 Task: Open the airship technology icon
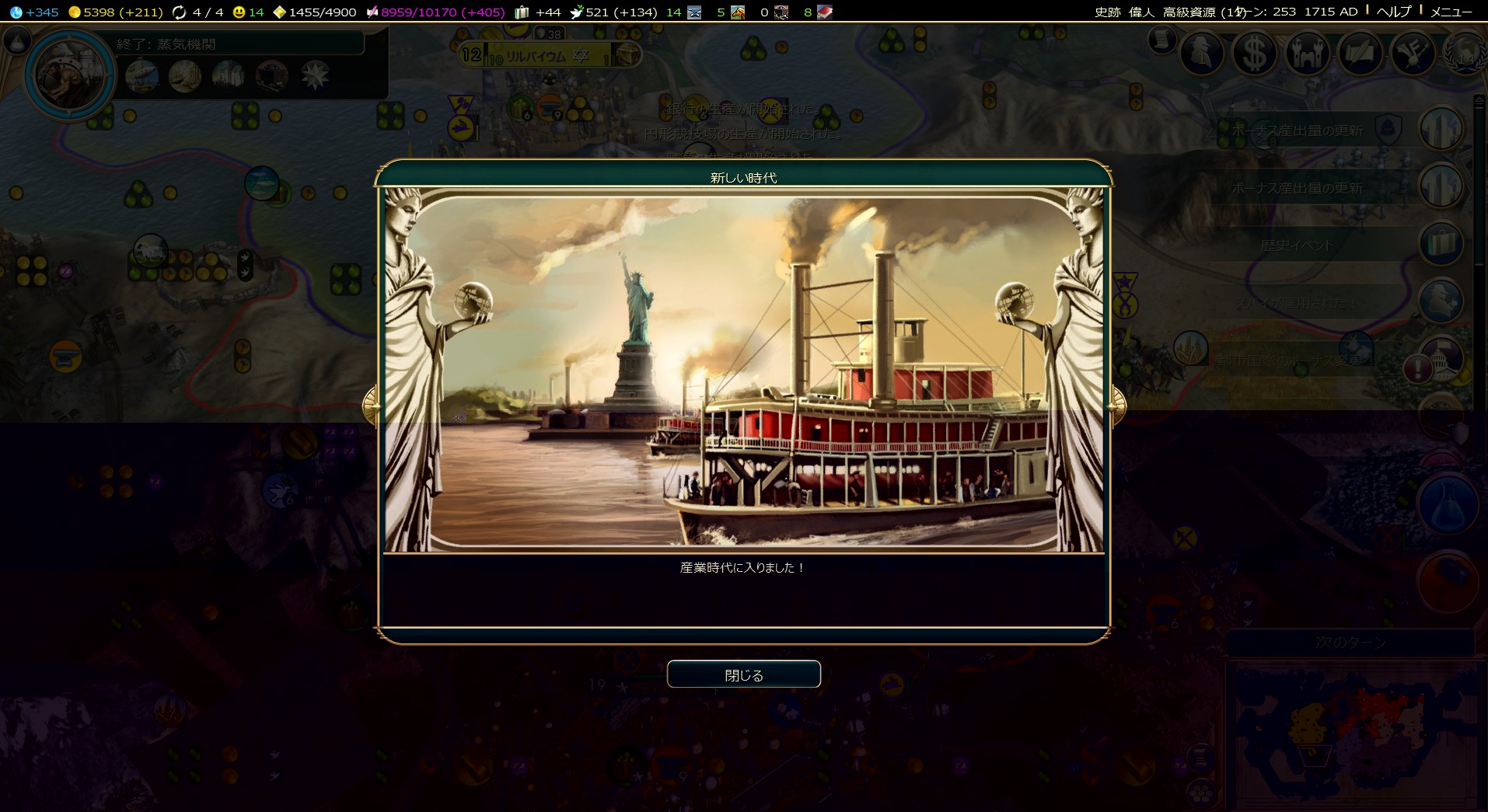click(141, 76)
